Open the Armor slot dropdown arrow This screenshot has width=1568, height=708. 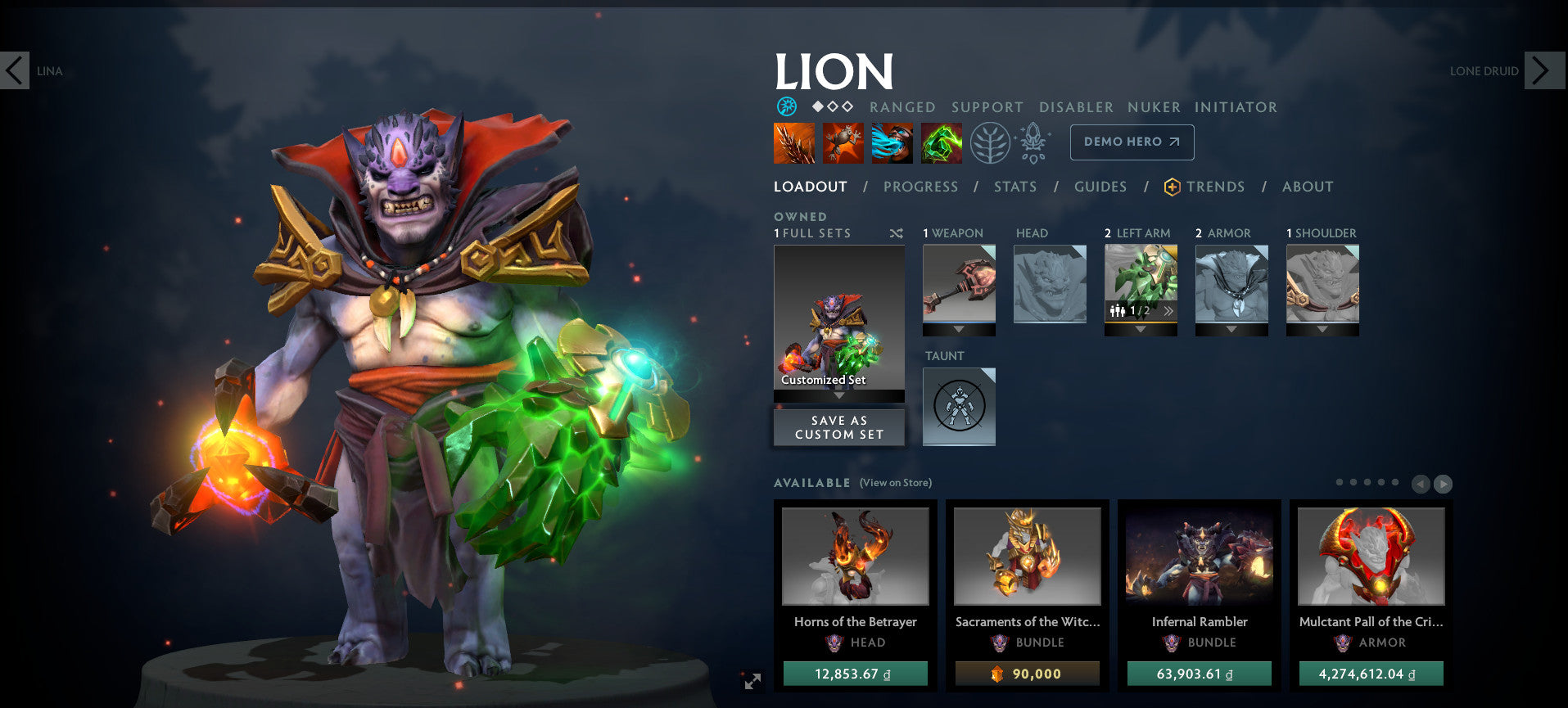coord(1231,330)
